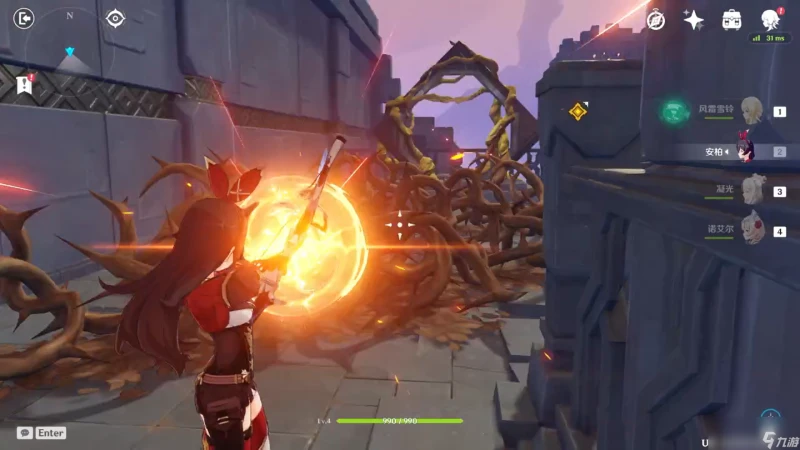
Task: Open the chat speech bubble
Action: click(24, 433)
